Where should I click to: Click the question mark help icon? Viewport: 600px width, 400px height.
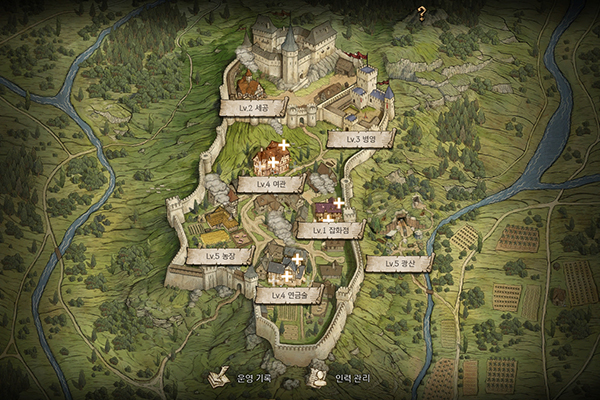tap(422, 13)
